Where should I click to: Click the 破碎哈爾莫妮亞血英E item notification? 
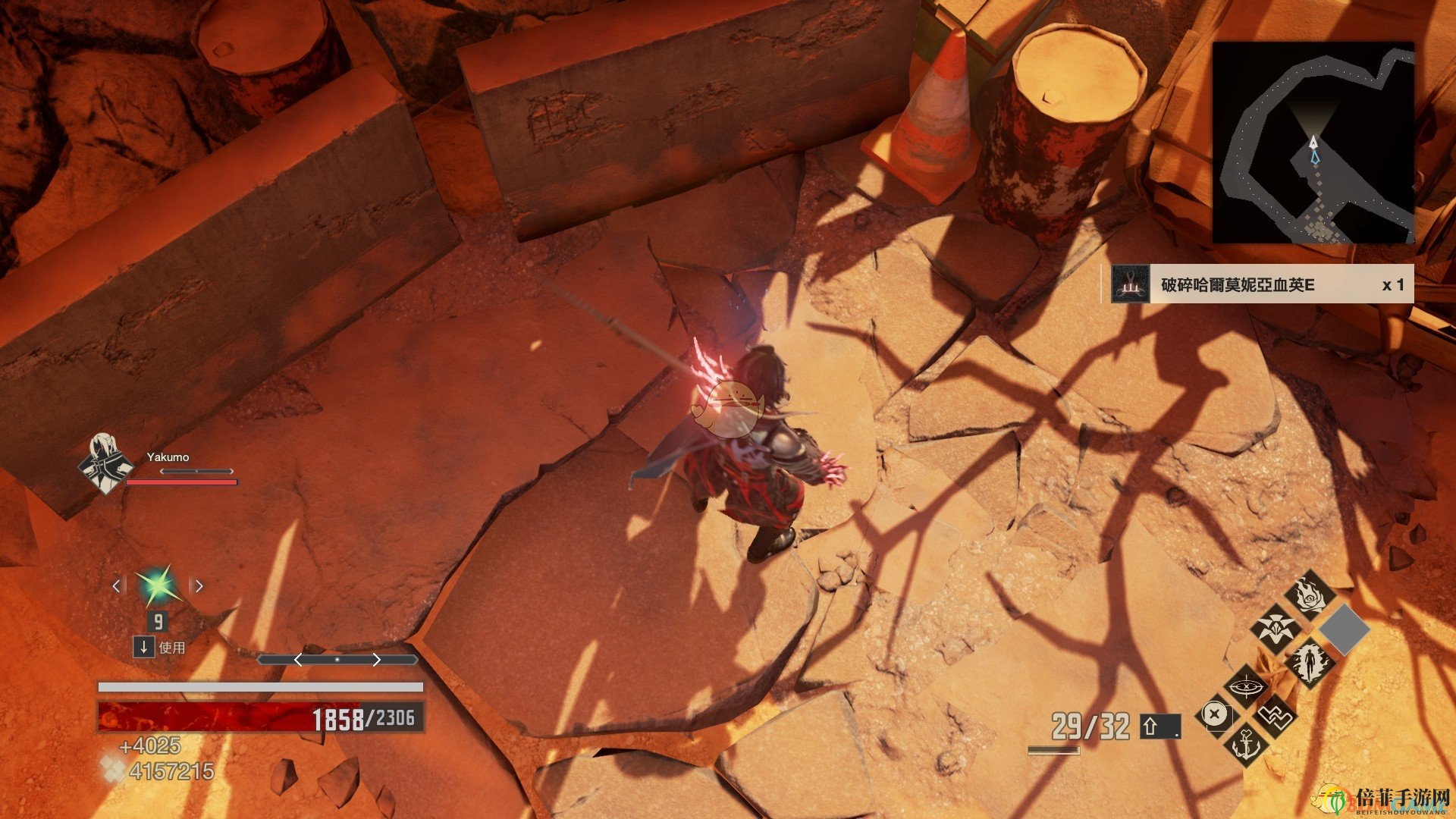point(1257,284)
